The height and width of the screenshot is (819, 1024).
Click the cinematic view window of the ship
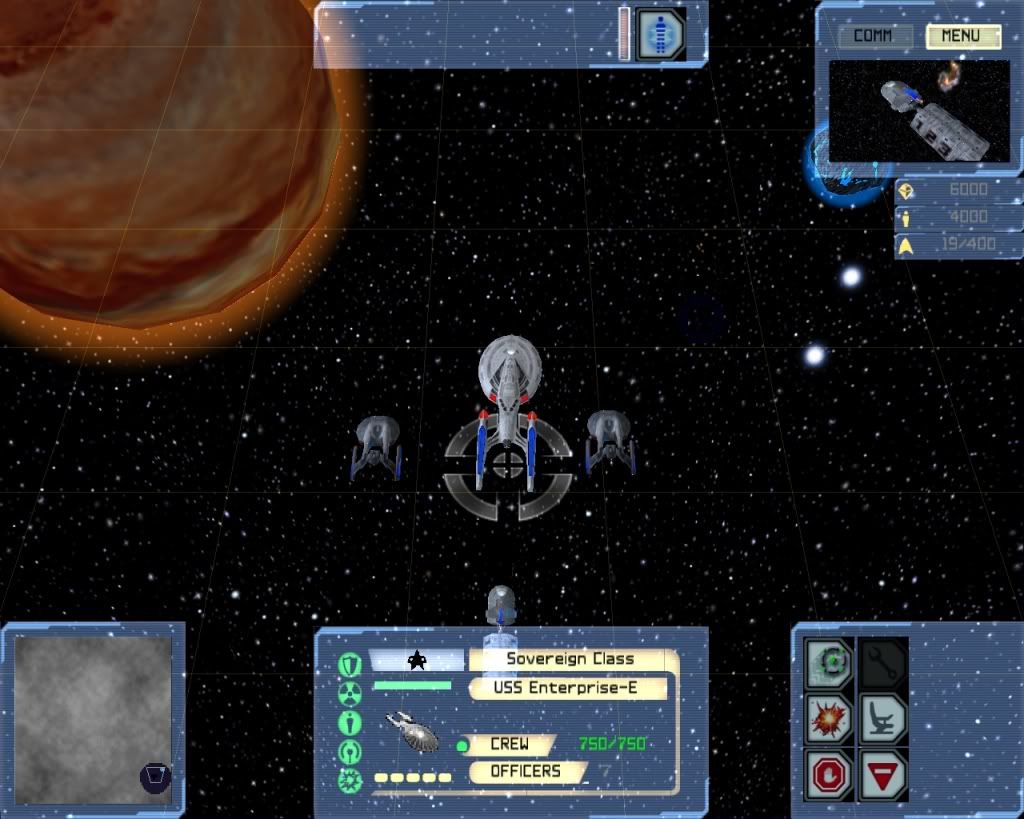[918, 110]
